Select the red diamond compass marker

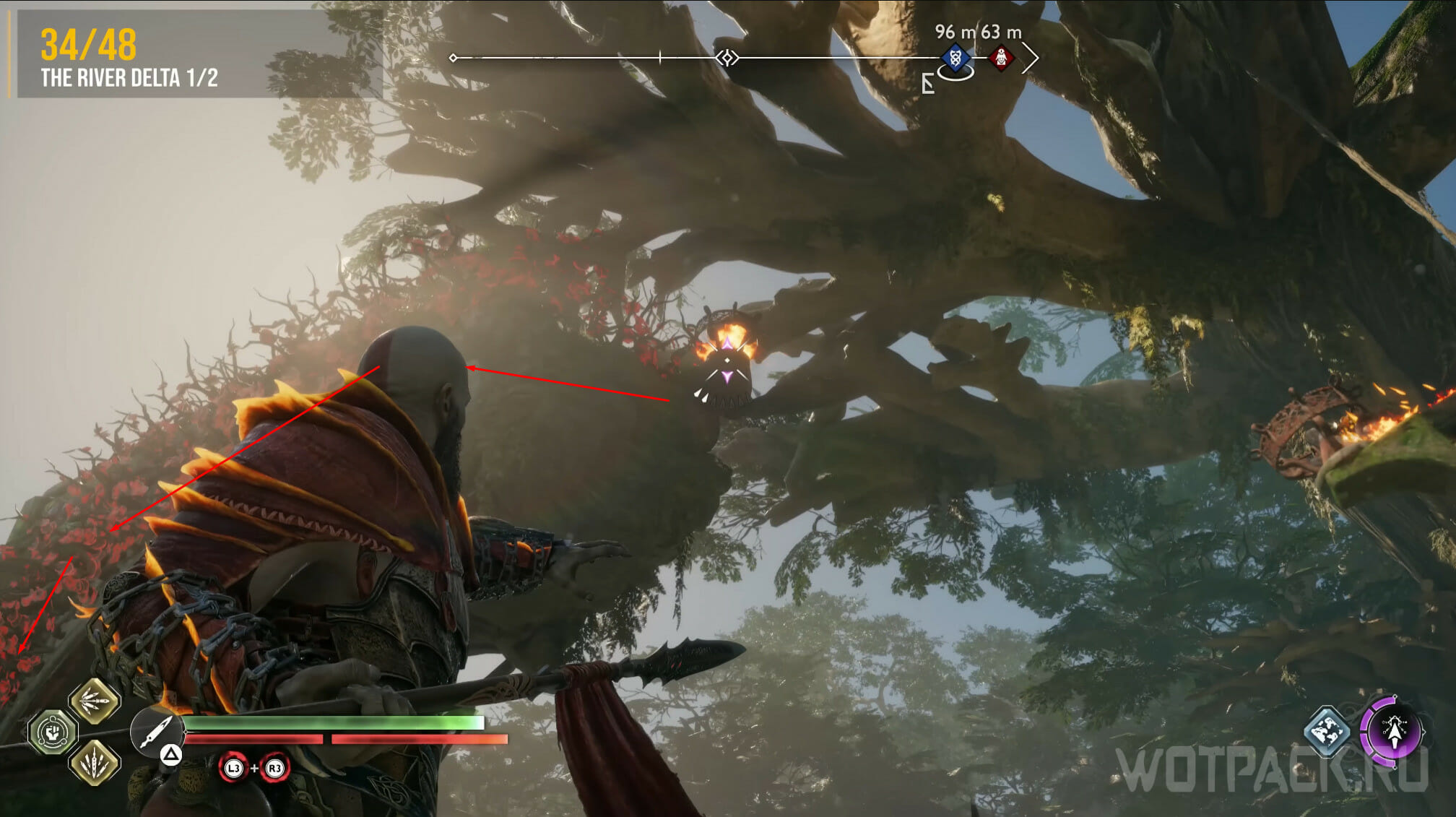(x=1001, y=58)
